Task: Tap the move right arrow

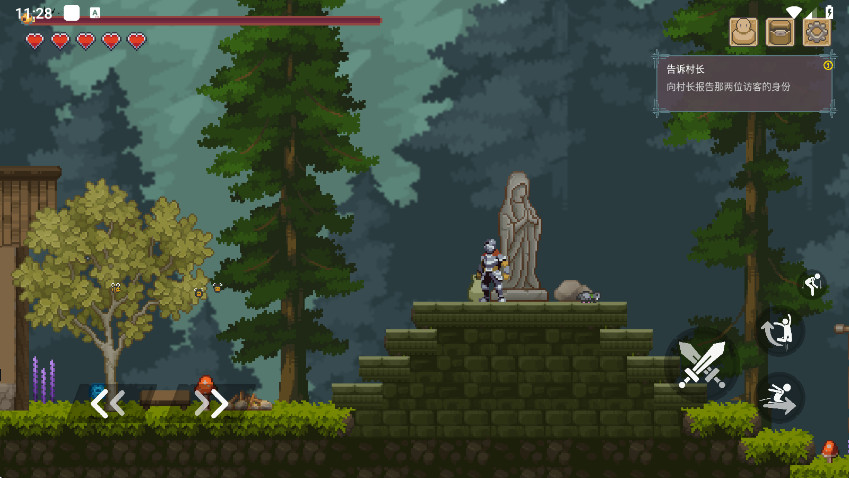Action: tap(211, 403)
